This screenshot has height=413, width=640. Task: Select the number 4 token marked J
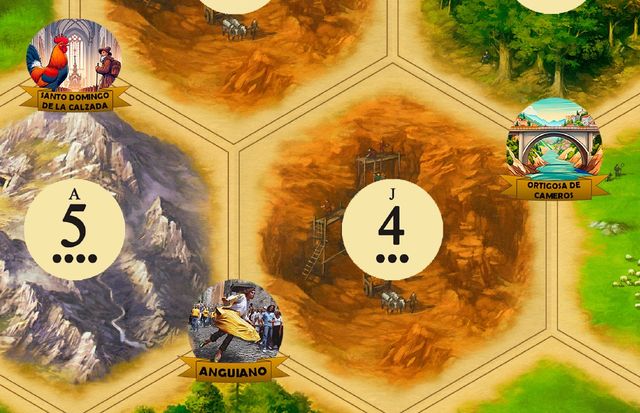coord(392,229)
